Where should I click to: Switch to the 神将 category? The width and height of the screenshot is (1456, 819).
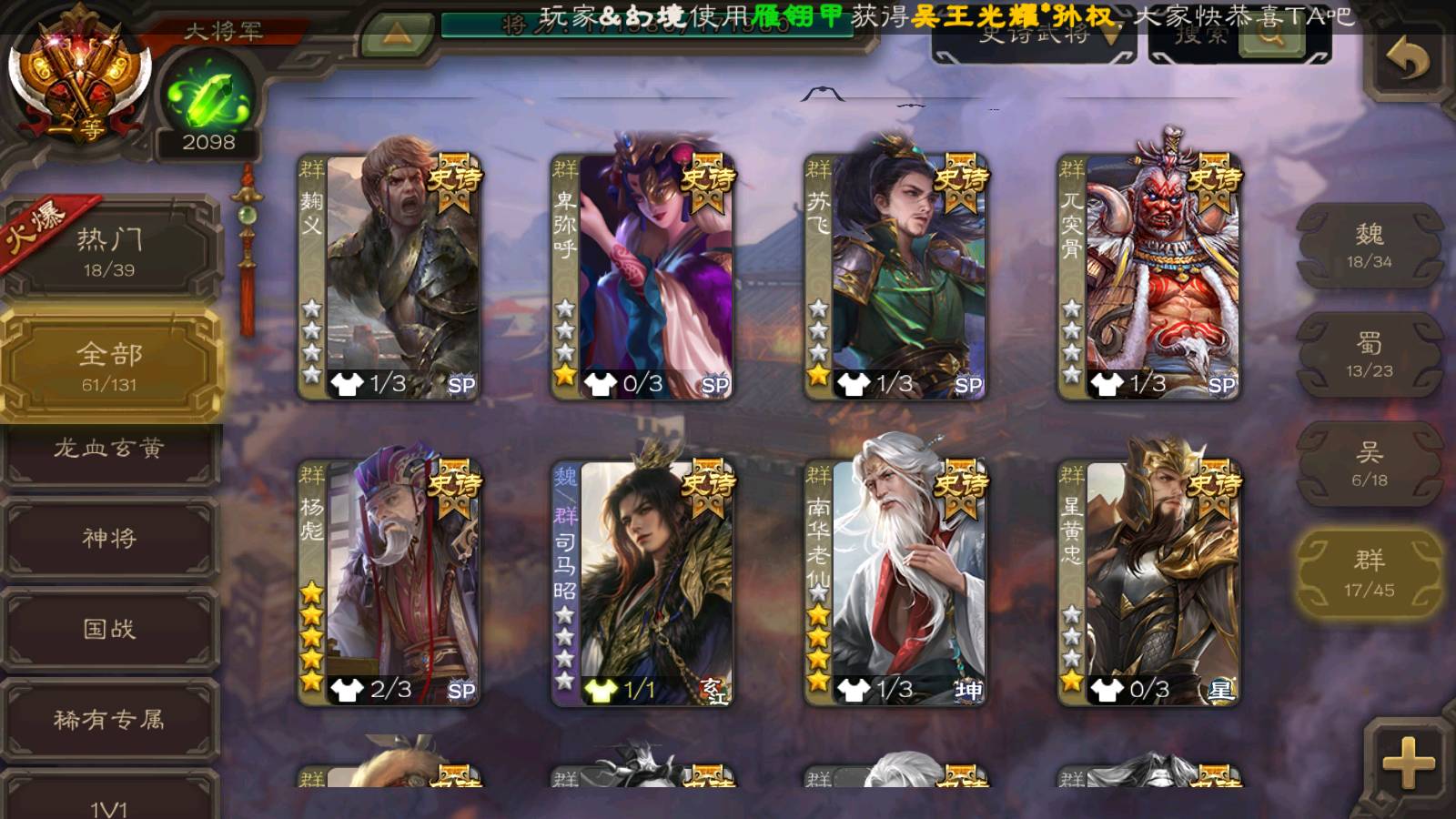109,538
